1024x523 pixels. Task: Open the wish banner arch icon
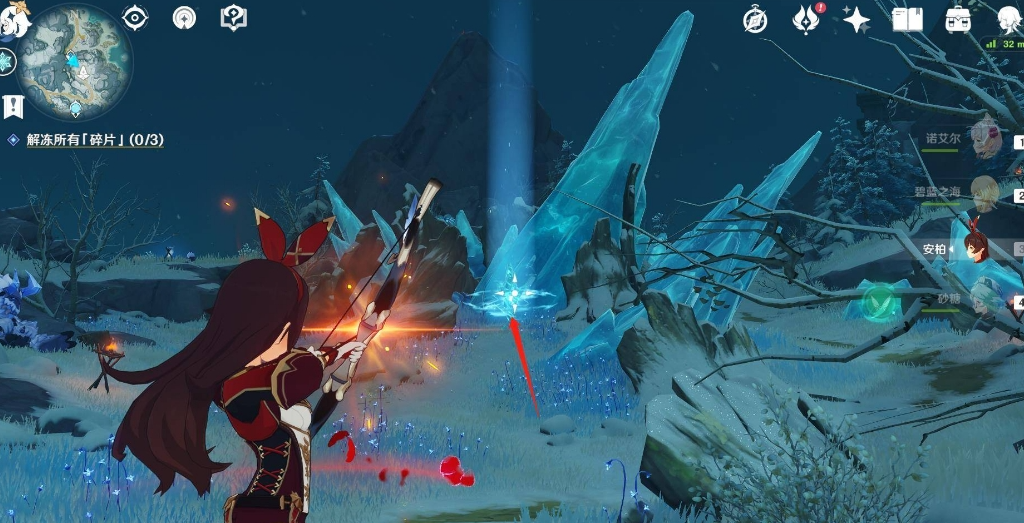point(184,17)
